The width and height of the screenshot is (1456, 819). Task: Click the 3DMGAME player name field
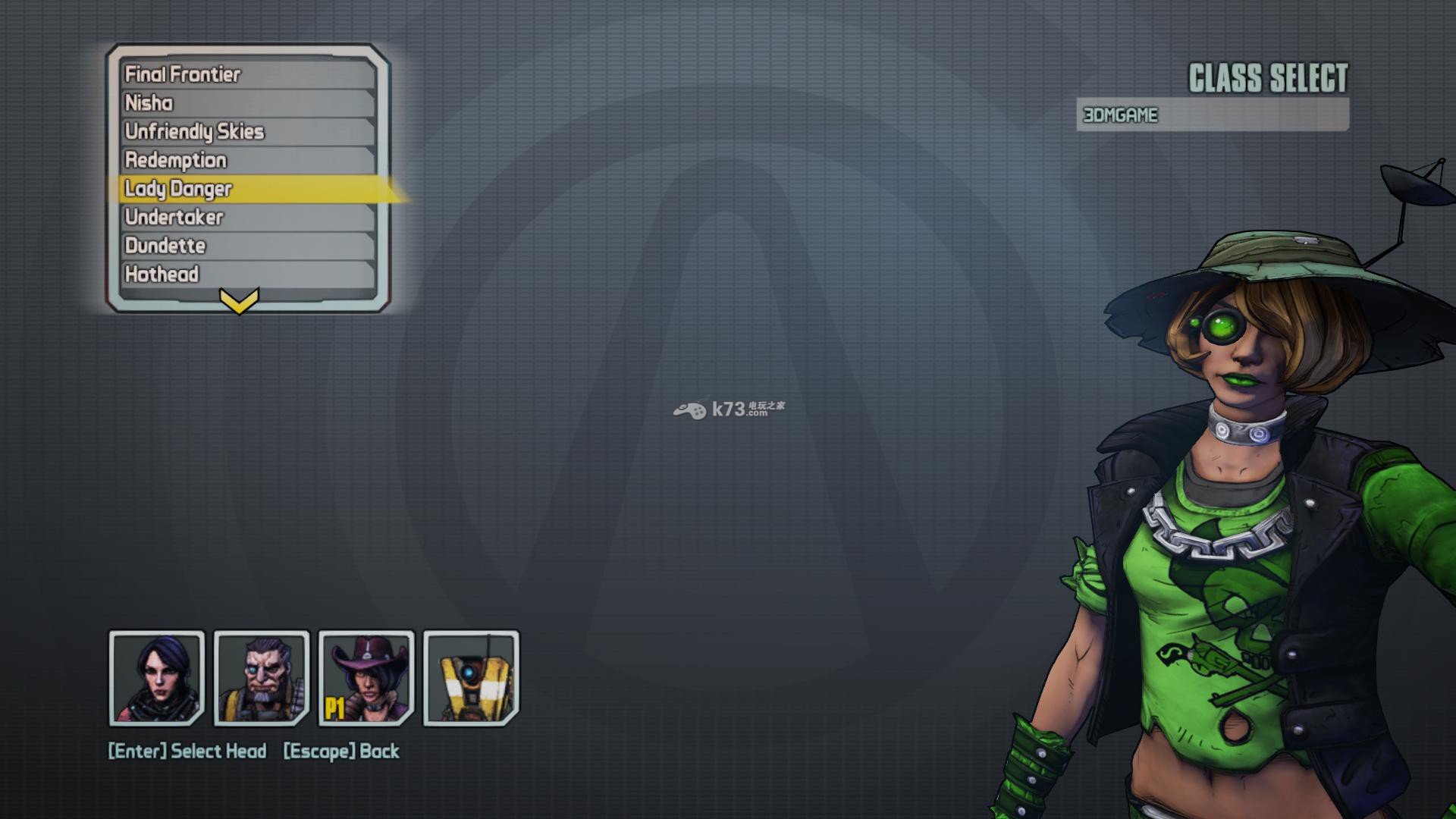pyautogui.click(x=1212, y=115)
